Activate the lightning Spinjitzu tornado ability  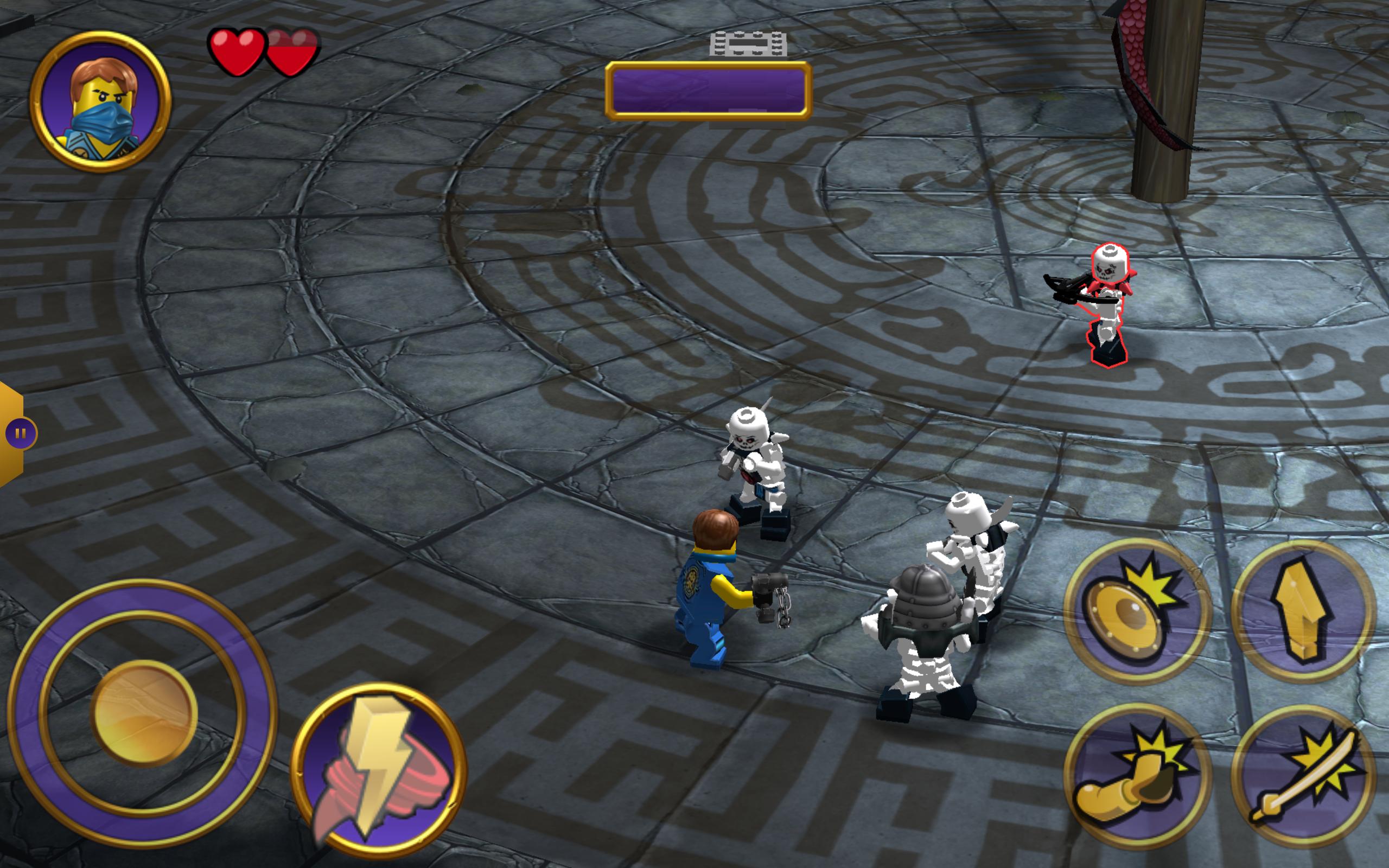pyautogui.click(x=379, y=769)
